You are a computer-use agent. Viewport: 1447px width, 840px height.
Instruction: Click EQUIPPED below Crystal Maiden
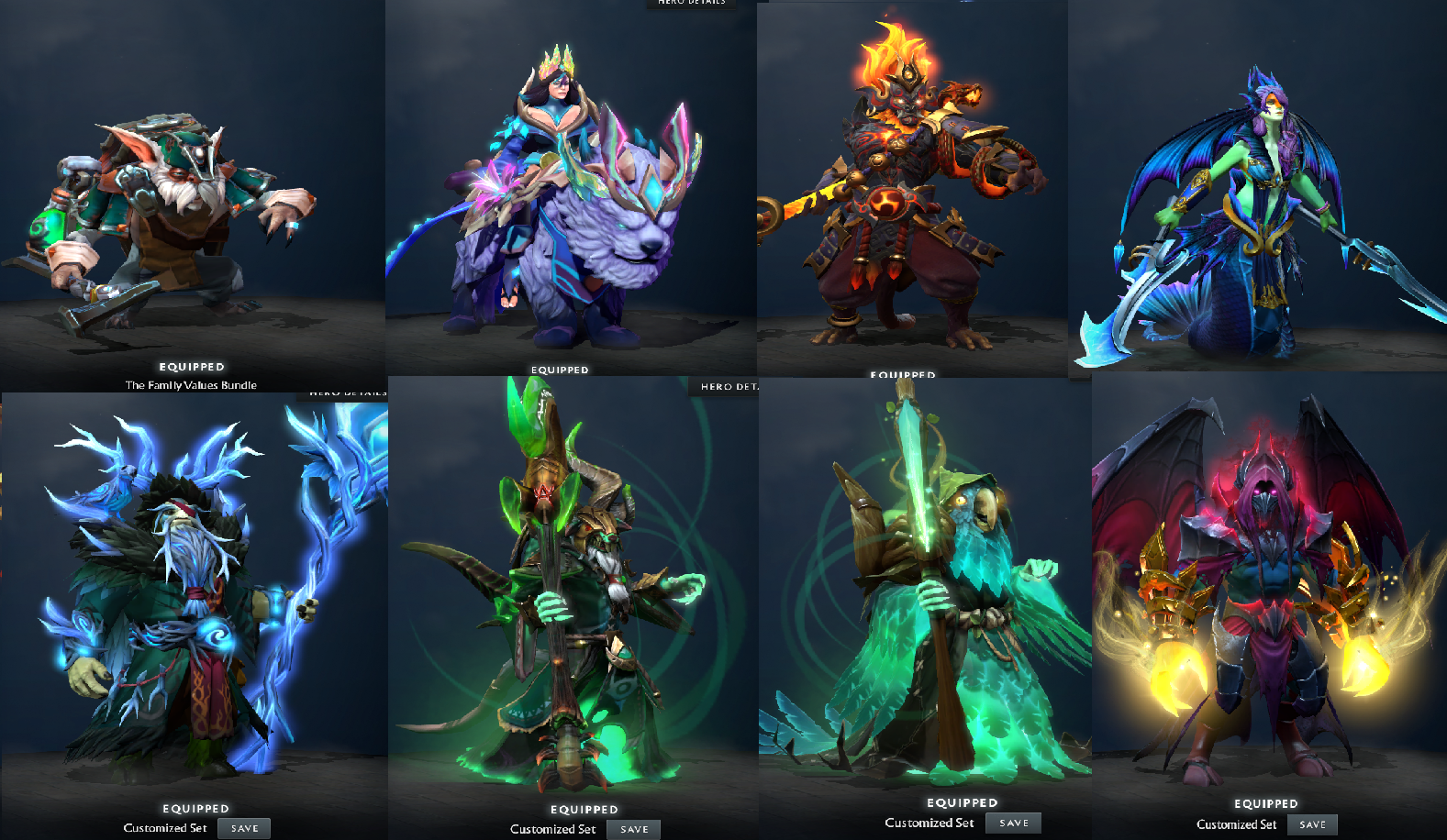pyautogui.click(x=560, y=369)
